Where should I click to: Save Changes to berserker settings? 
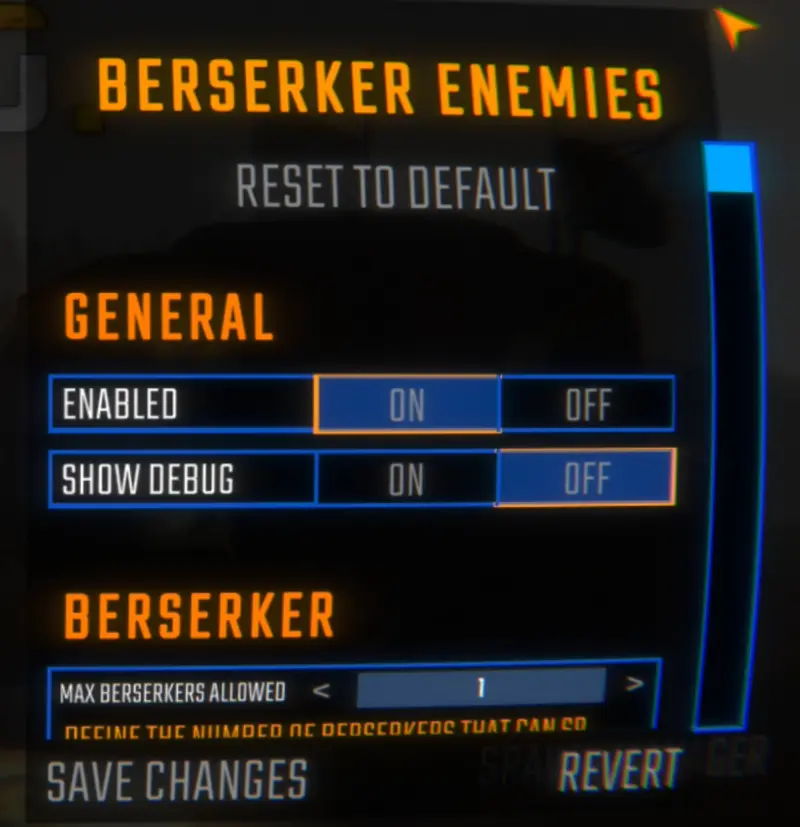pos(177,780)
